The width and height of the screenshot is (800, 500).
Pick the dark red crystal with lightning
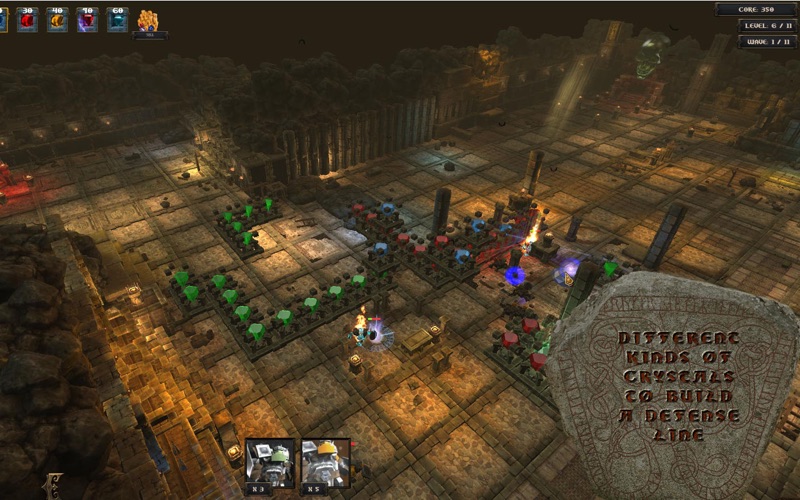tap(87, 20)
